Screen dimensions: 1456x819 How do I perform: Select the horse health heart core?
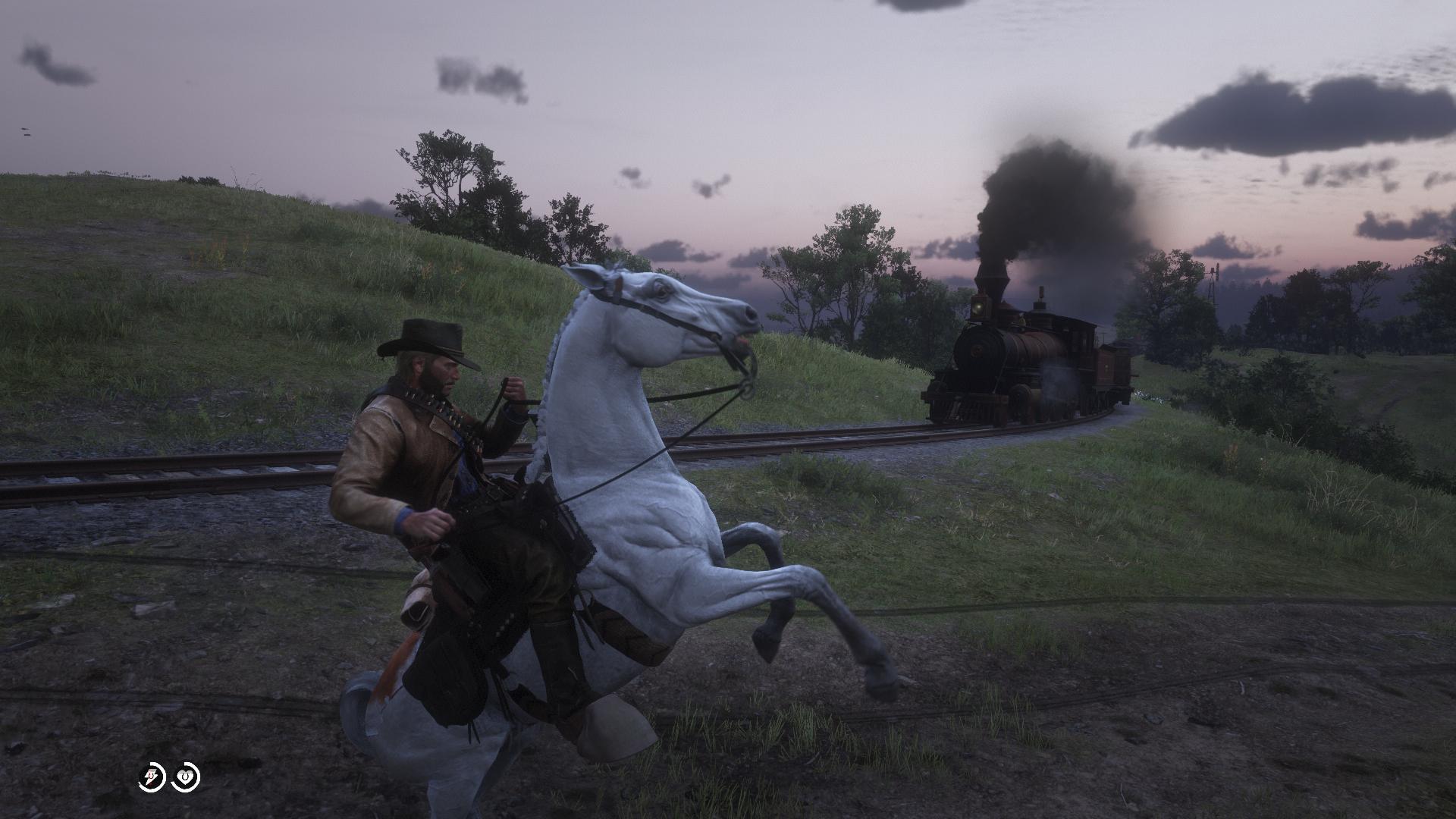pos(186,778)
